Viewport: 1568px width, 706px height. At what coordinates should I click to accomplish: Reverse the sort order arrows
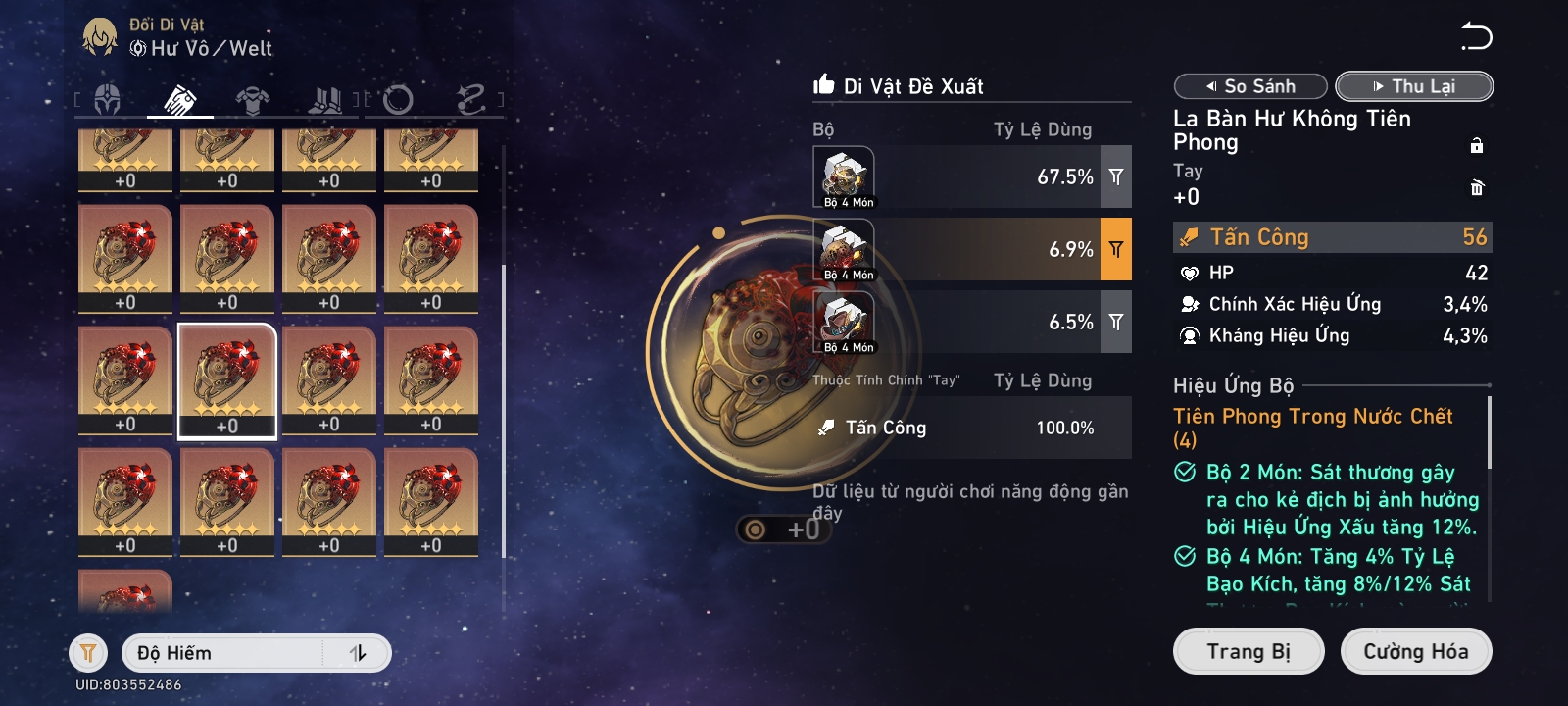pos(358,653)
